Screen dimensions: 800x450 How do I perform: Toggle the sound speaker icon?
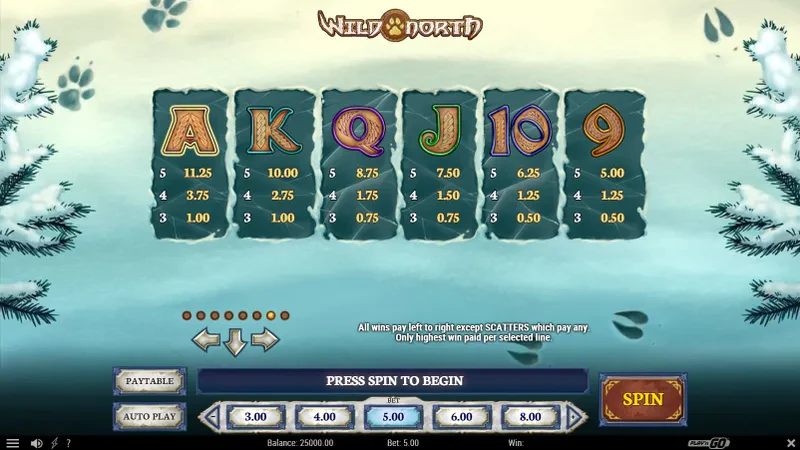click(37, 443)
